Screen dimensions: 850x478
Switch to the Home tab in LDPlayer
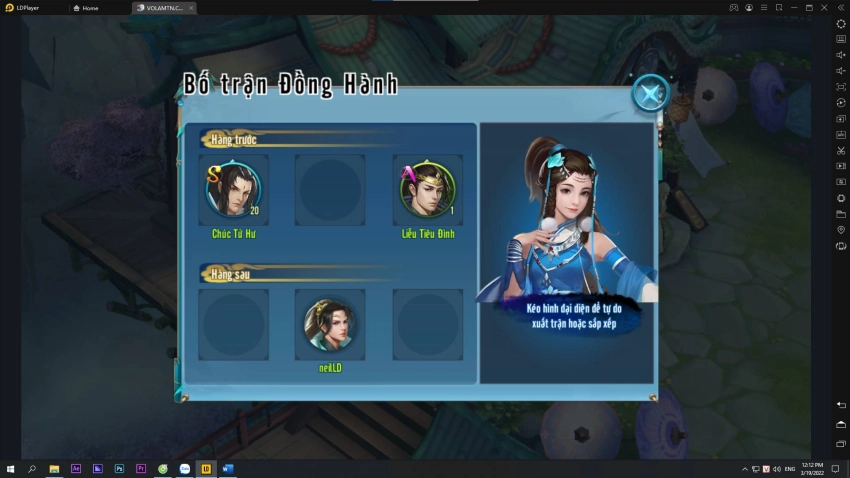(x=90, y=7)
